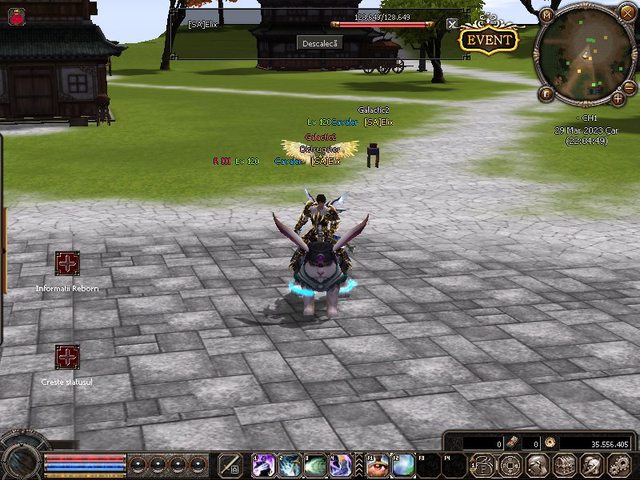This screenshot has width=640, height=480.
Task: Use the blue orb item in hotbar slot F2
Action: click(x=404, y=464)
